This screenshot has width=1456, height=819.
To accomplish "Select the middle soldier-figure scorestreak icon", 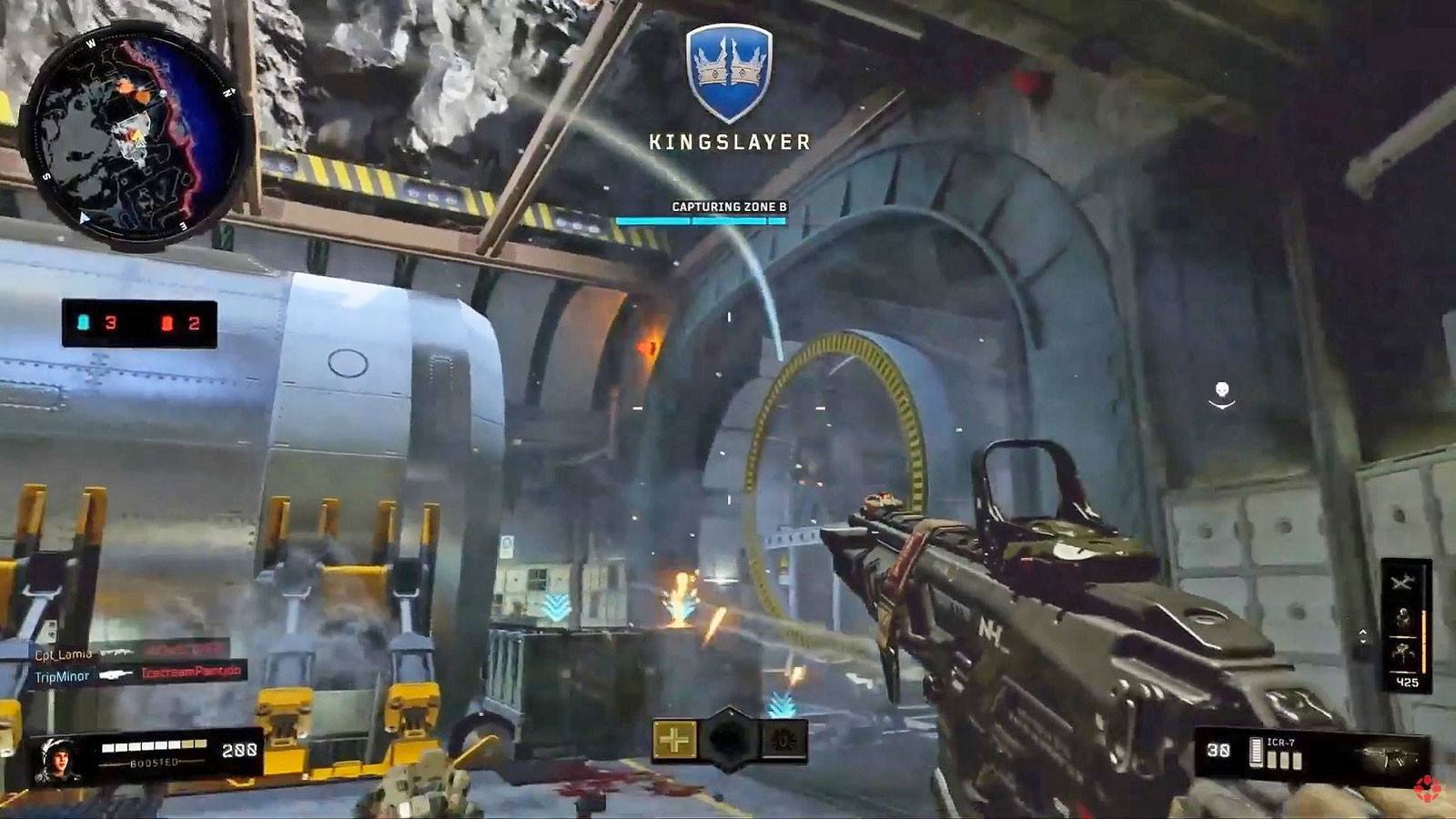I will click(x=1402, y=619).
